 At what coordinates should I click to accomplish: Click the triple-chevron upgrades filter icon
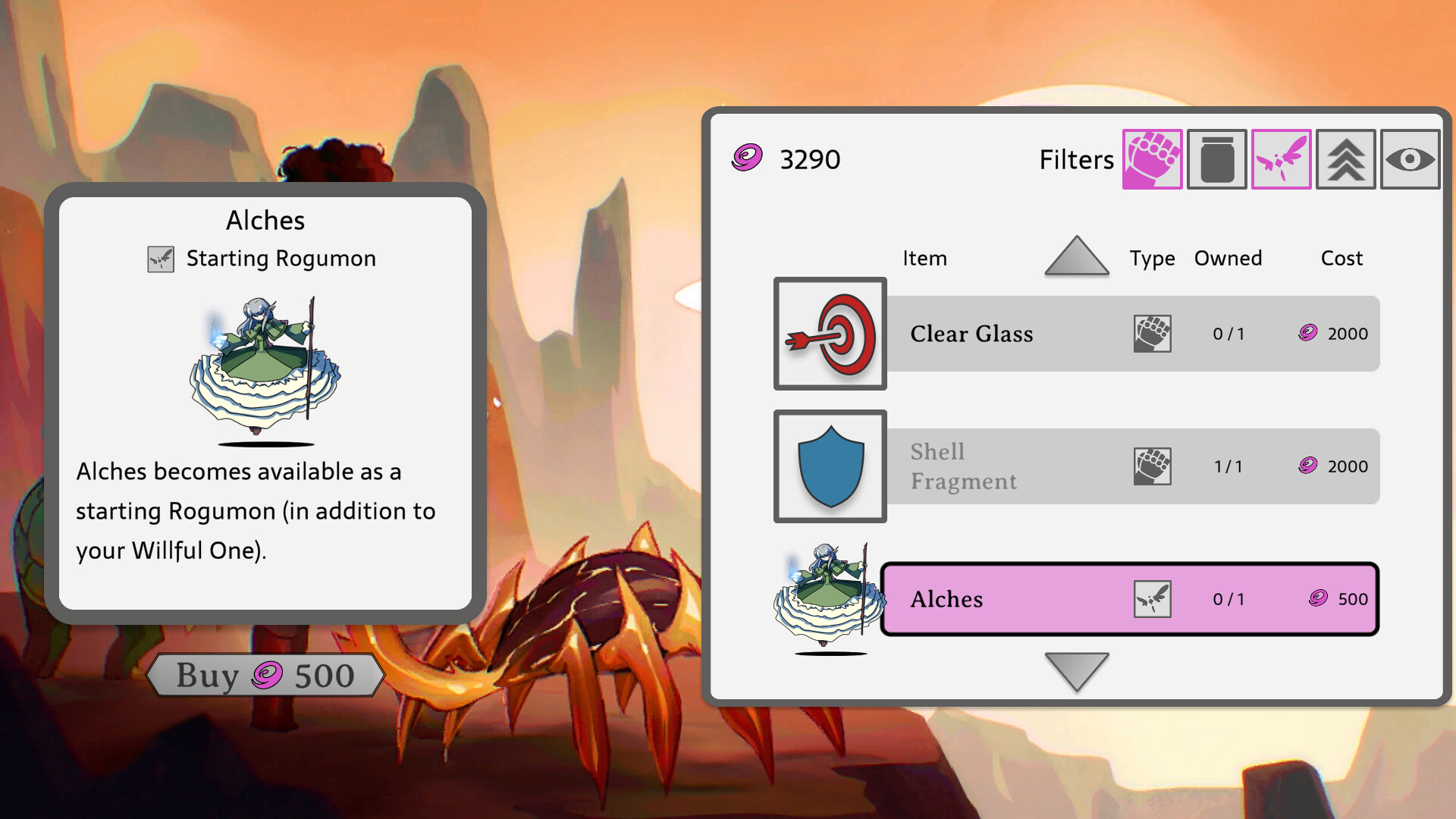click(x=1345, y=159)
